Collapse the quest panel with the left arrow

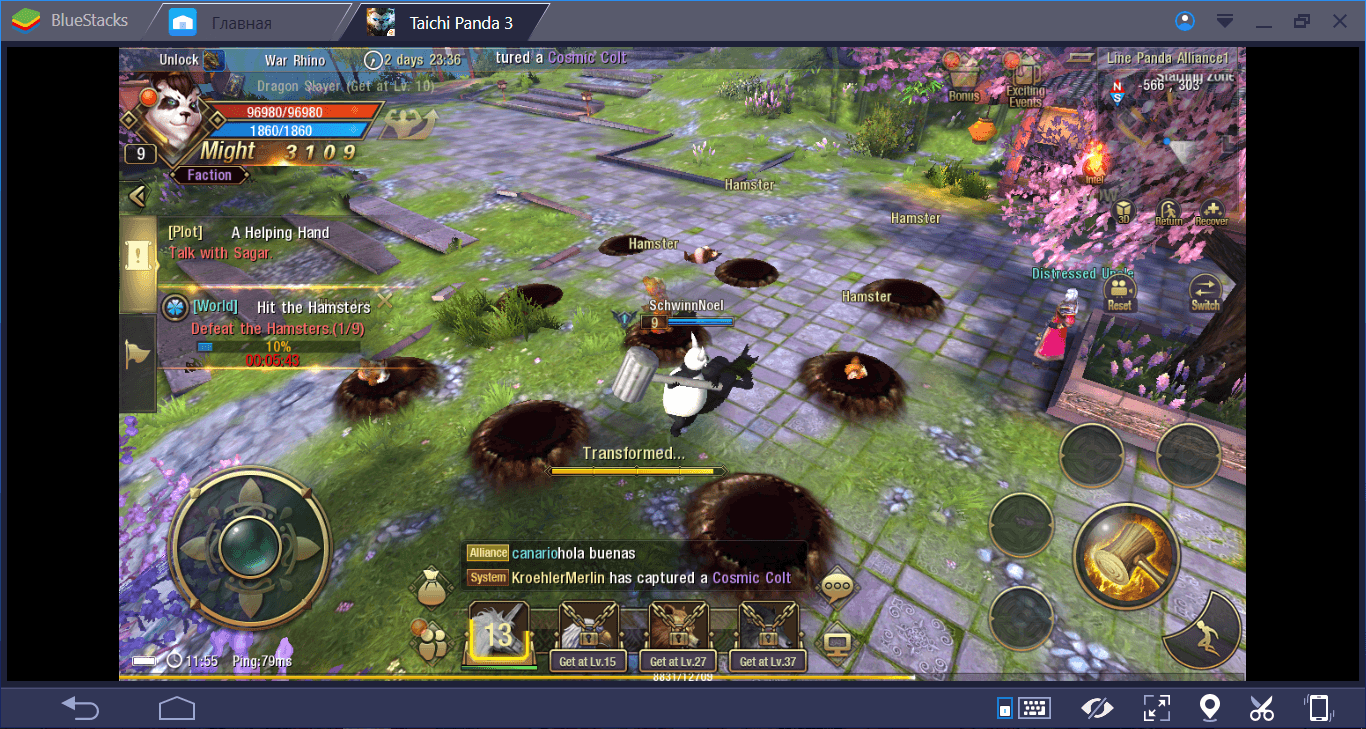[137, 196]
